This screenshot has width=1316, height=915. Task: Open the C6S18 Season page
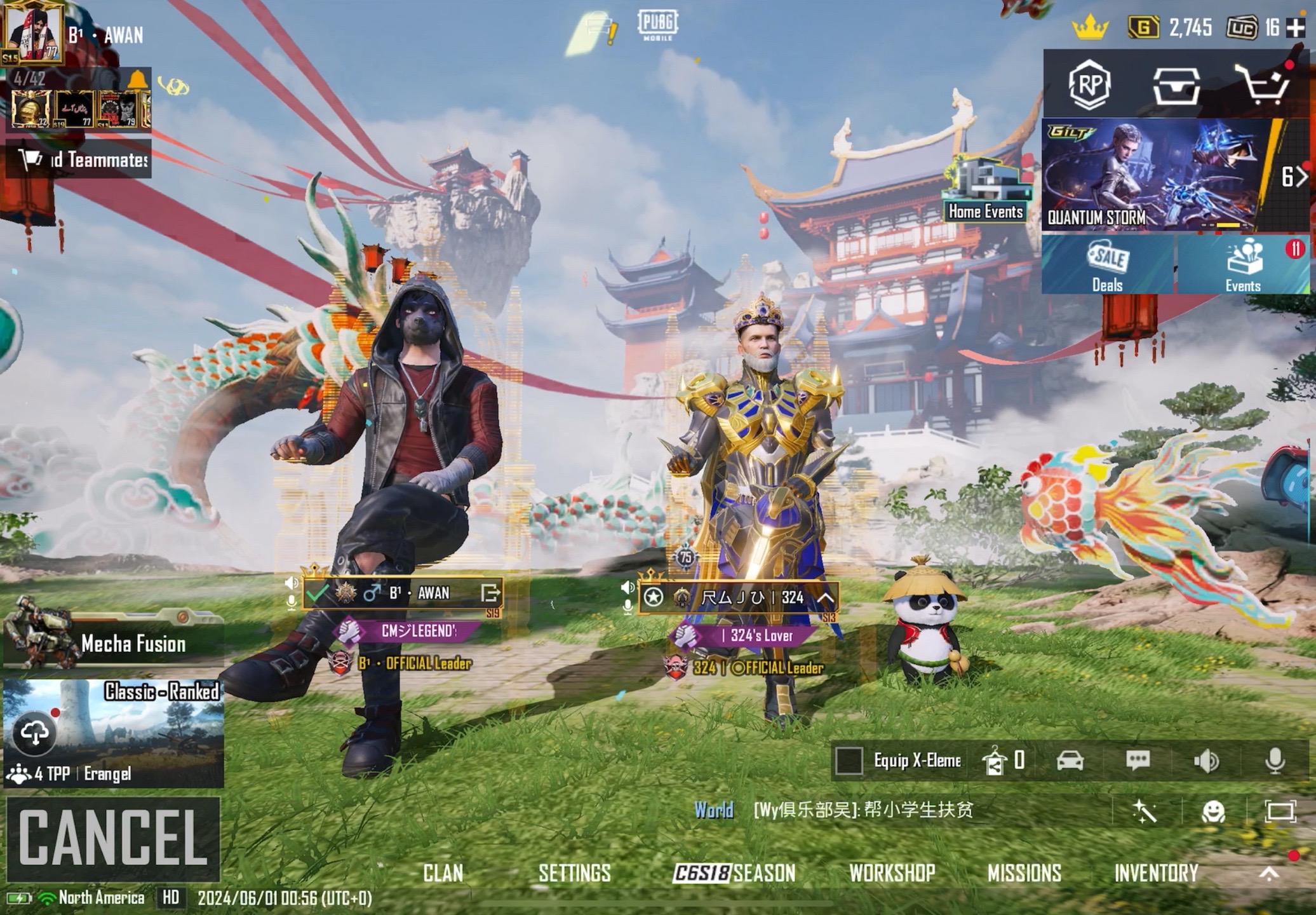click(734, 873)
